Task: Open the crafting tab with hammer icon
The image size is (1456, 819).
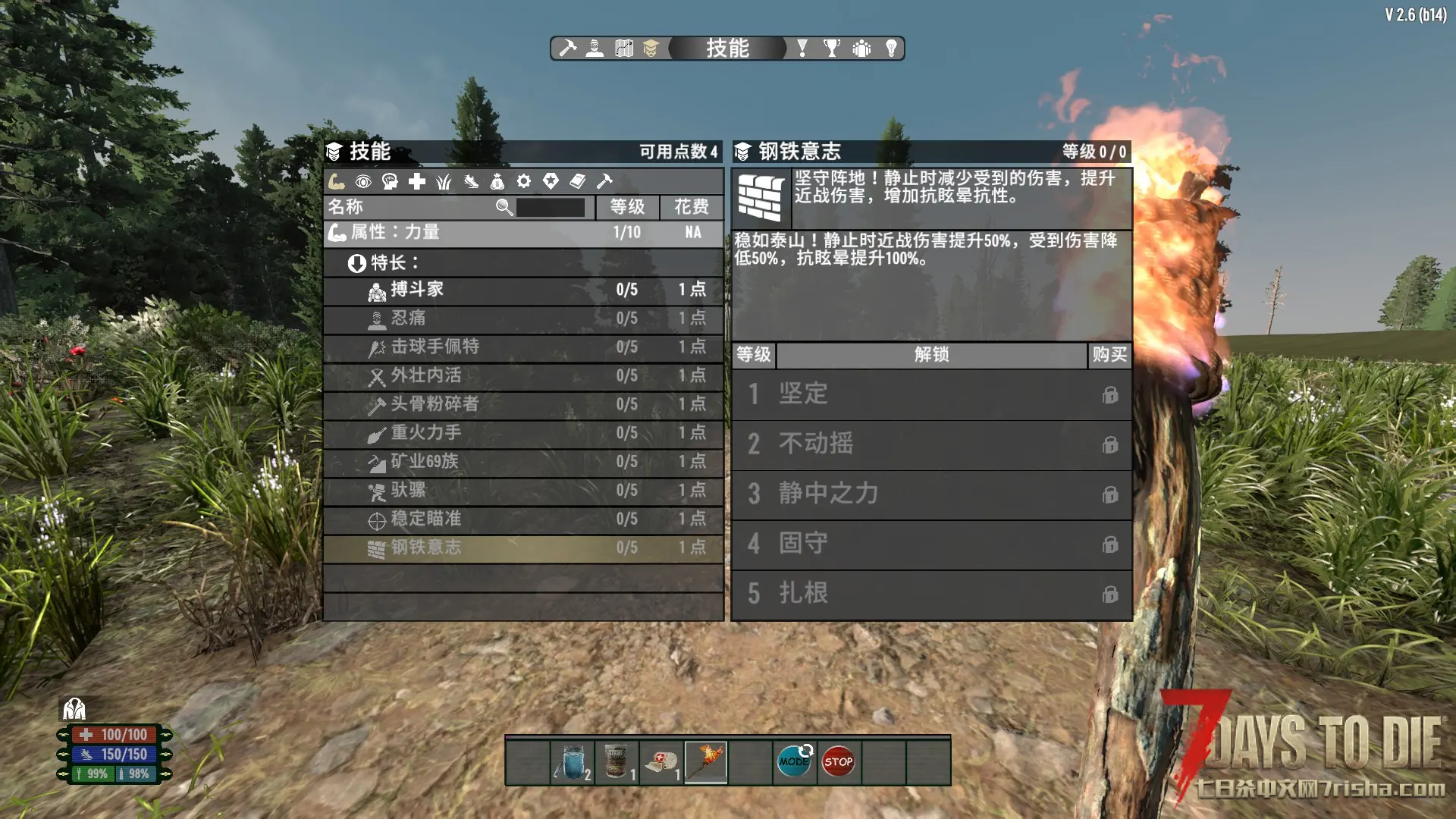Action: pos(567,49)
